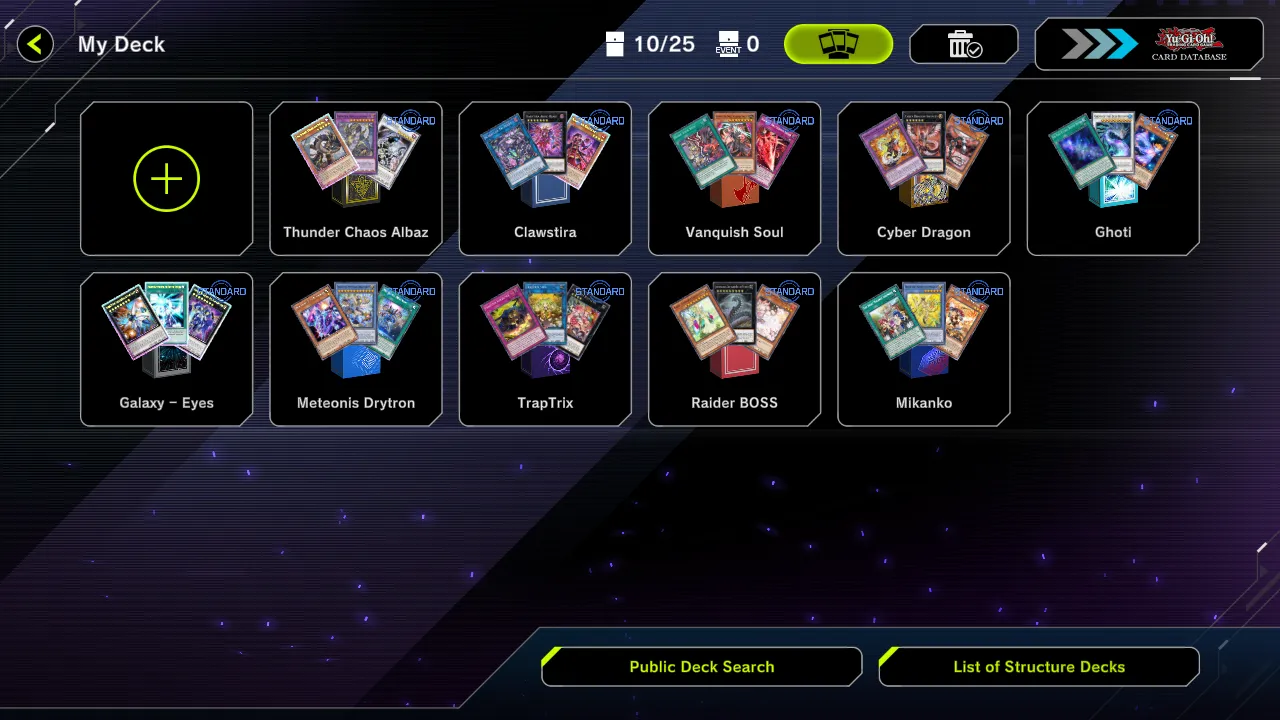Create a new deck with the plus tile
The image size is (1280, 720).
[166, 179]
